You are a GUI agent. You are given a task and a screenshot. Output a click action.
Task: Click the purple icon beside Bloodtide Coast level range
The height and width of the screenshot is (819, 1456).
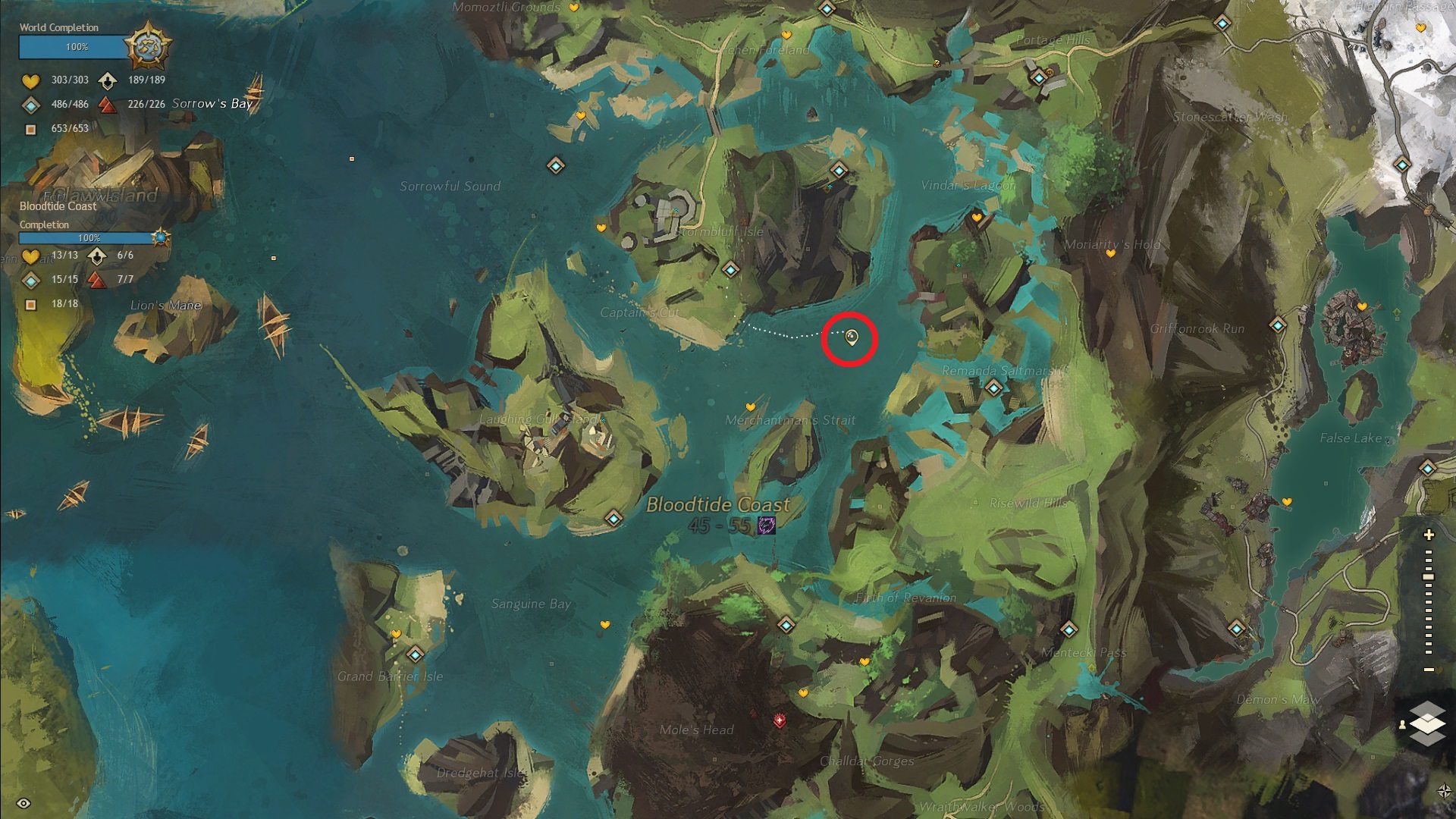pyautogui.click(x=767, y=525)
